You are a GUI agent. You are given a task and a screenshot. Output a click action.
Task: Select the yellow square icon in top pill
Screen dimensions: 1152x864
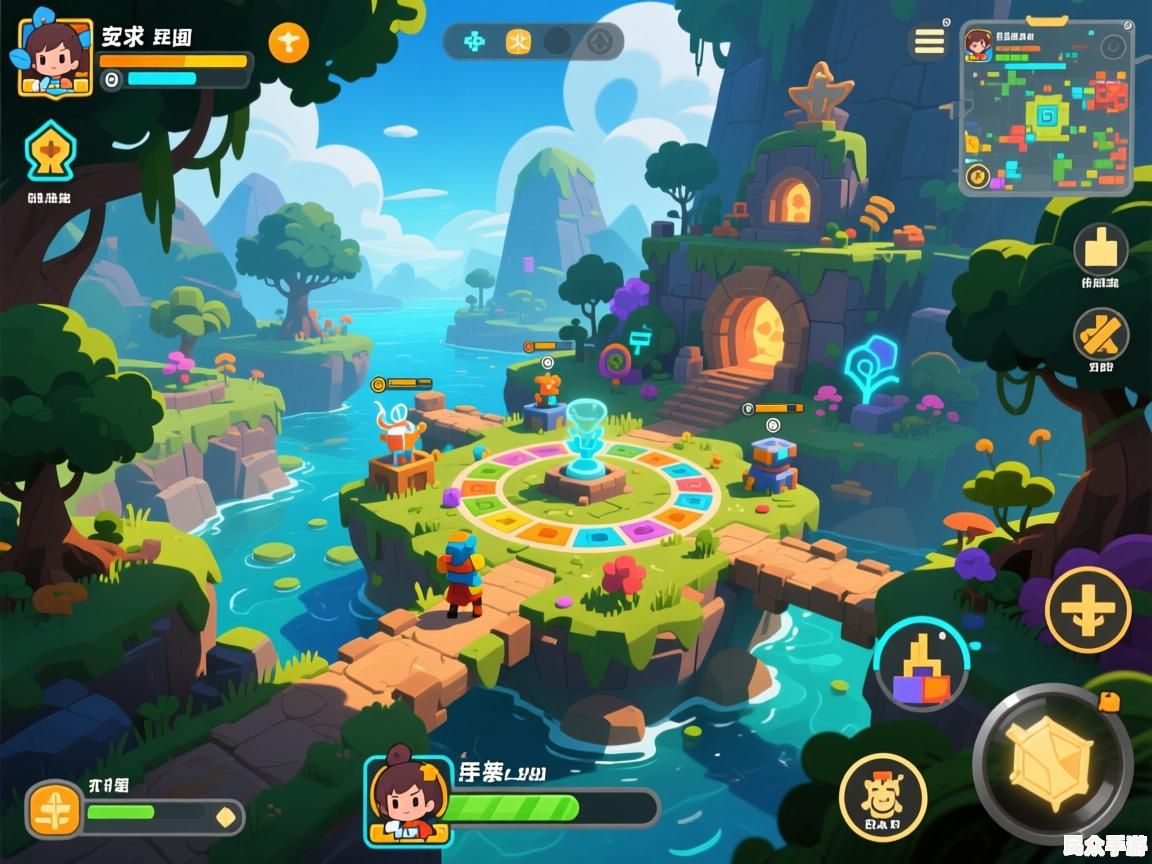518,41
